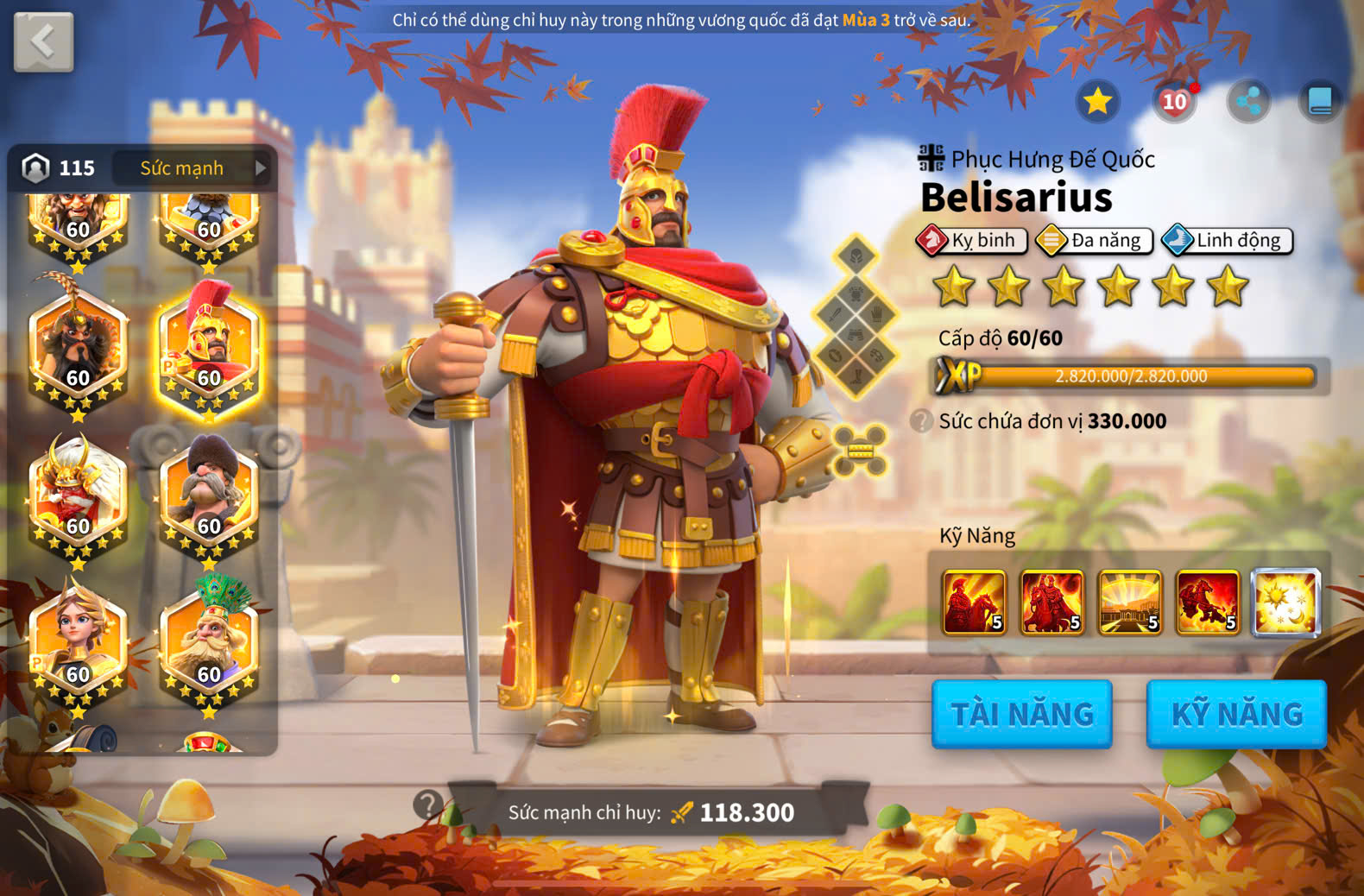1364x896 pixels.
Task: Open the heart icon showing 10
Action: pyautogui.click(x=1174, y=102)
